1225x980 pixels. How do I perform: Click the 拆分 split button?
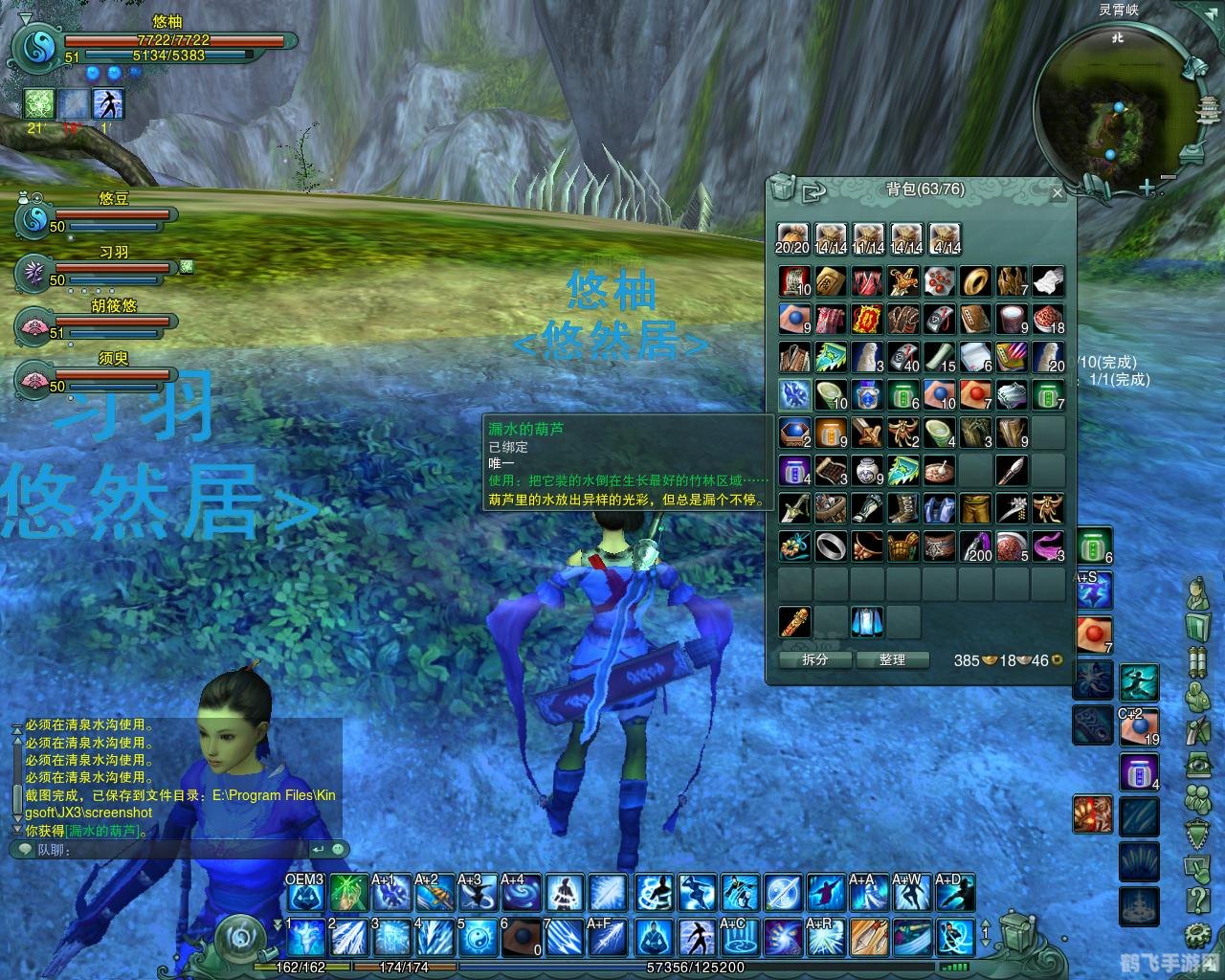tap(814, 659)
